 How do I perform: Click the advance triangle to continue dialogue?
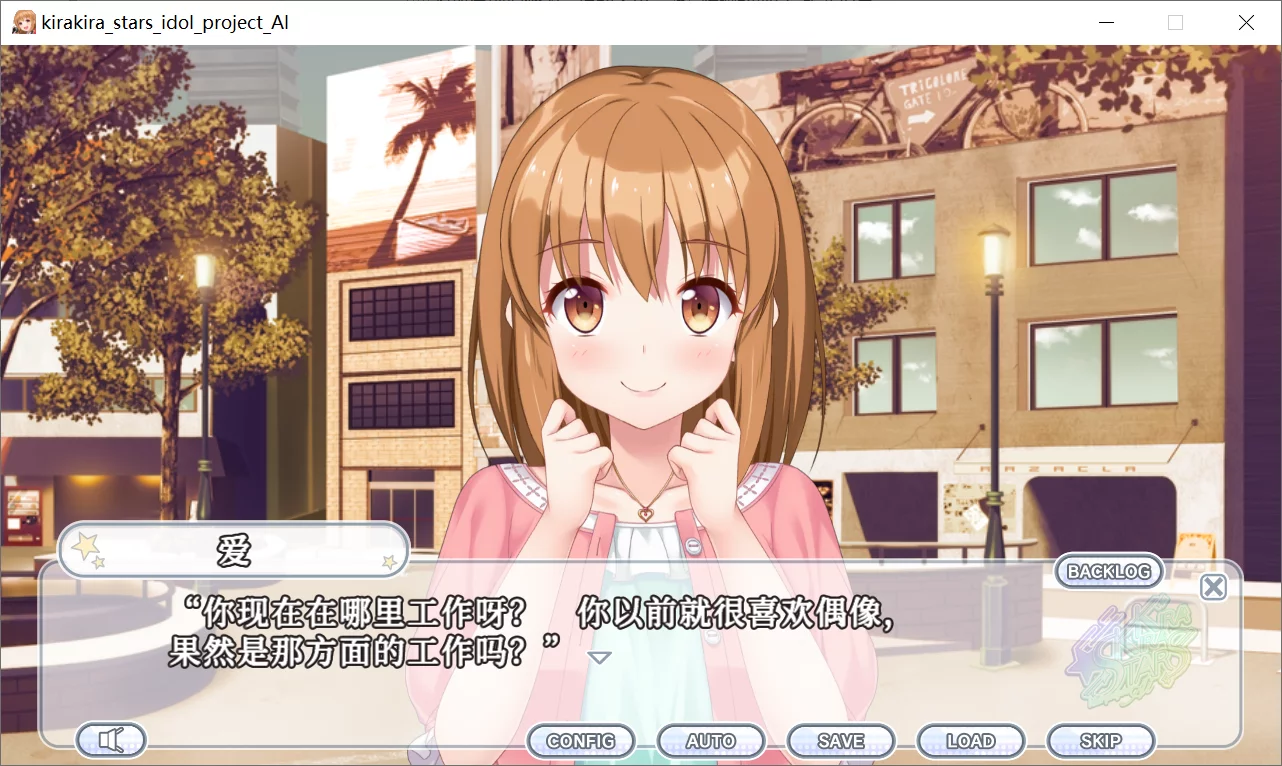(x=599, y=657)
